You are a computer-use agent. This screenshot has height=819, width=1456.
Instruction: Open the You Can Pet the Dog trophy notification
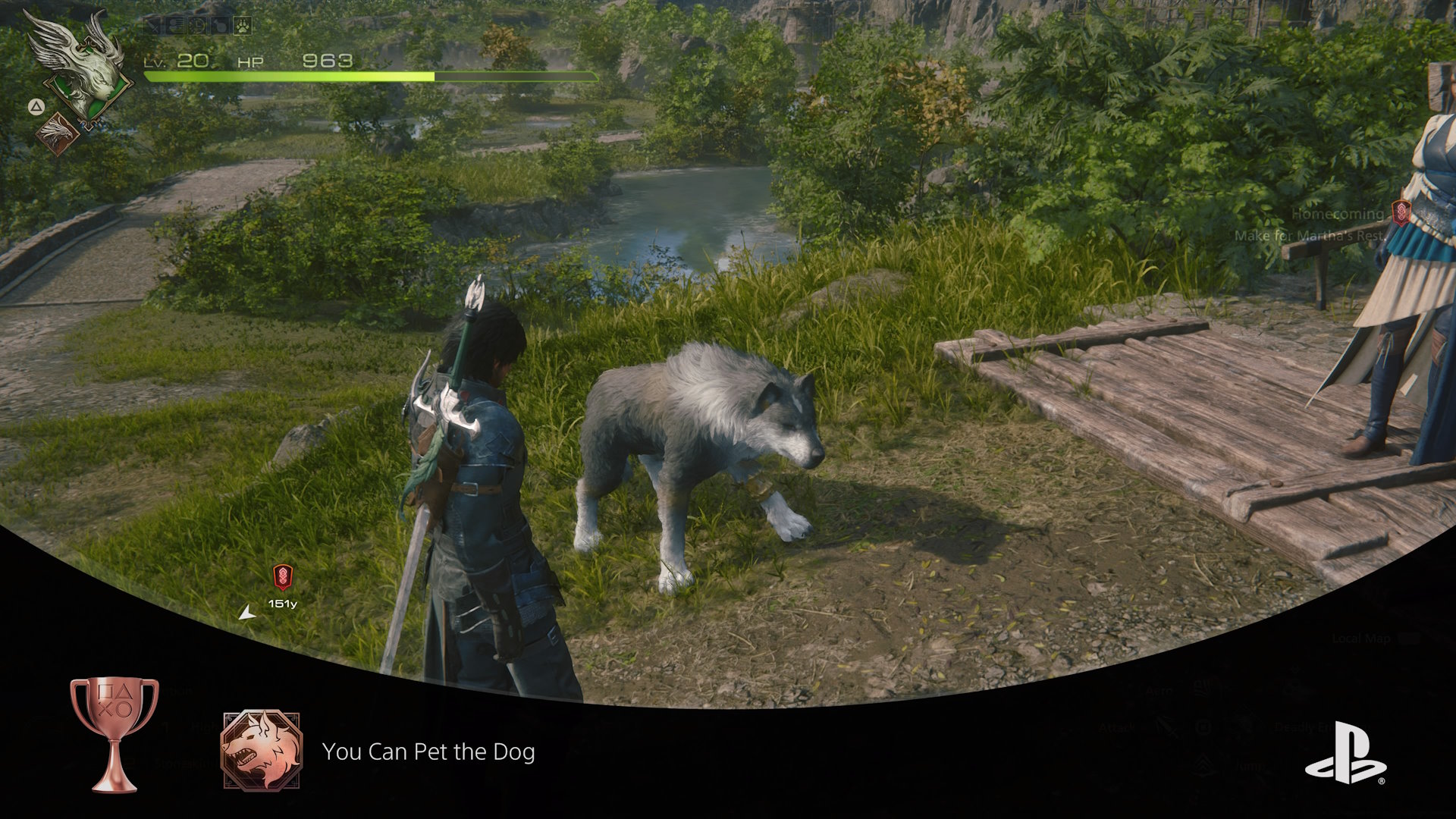[428, 752]
